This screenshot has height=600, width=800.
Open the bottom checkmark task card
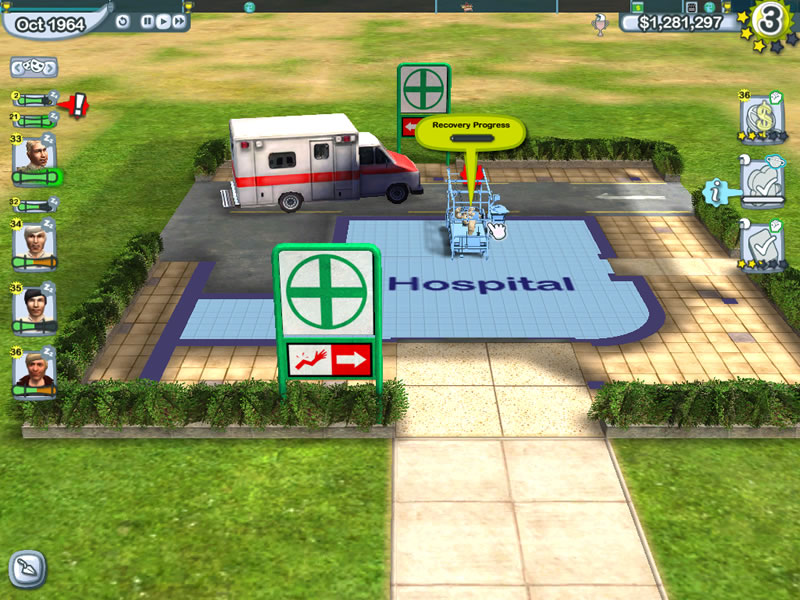click(760, 243)
